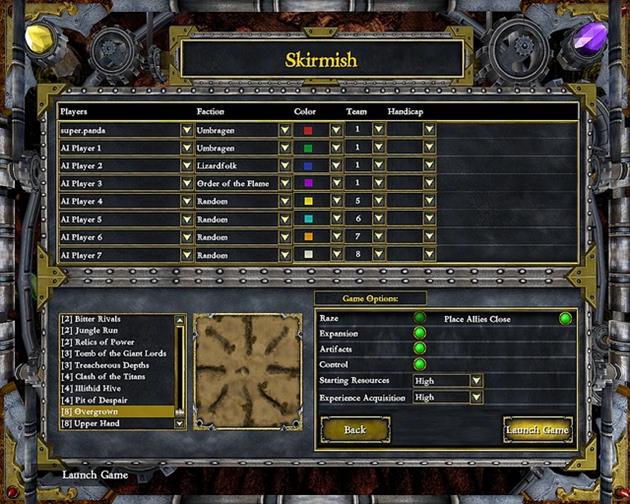Open super.panda's faction dropdown
This screenshot has height=504, width=630.
pyautogui.click(x=285, y=129)
